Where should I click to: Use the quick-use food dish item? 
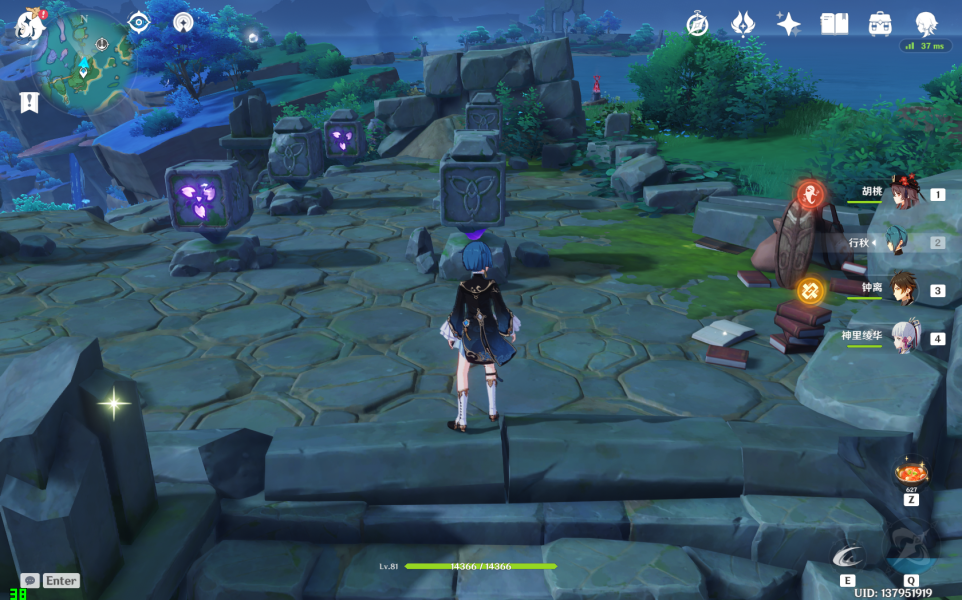(911, 471)
